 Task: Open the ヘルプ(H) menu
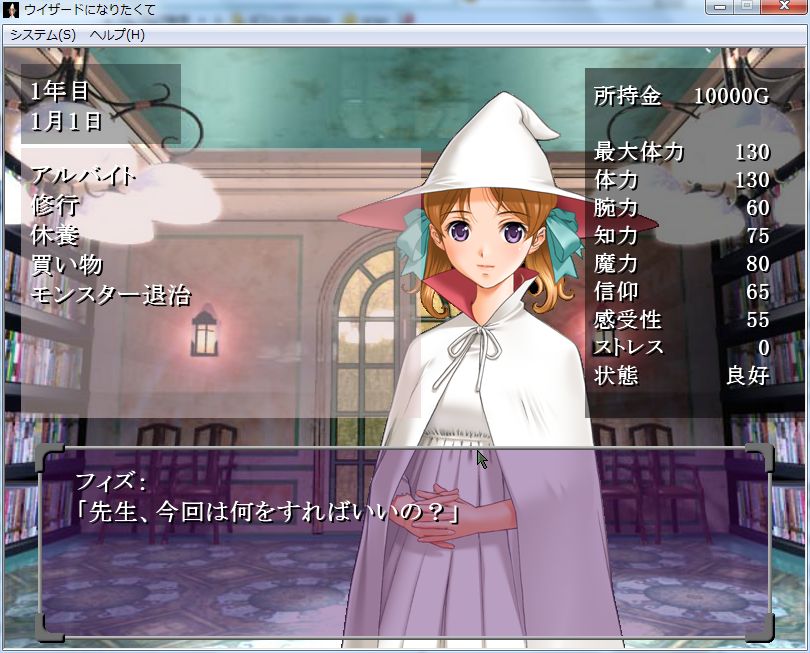[117, 35]
